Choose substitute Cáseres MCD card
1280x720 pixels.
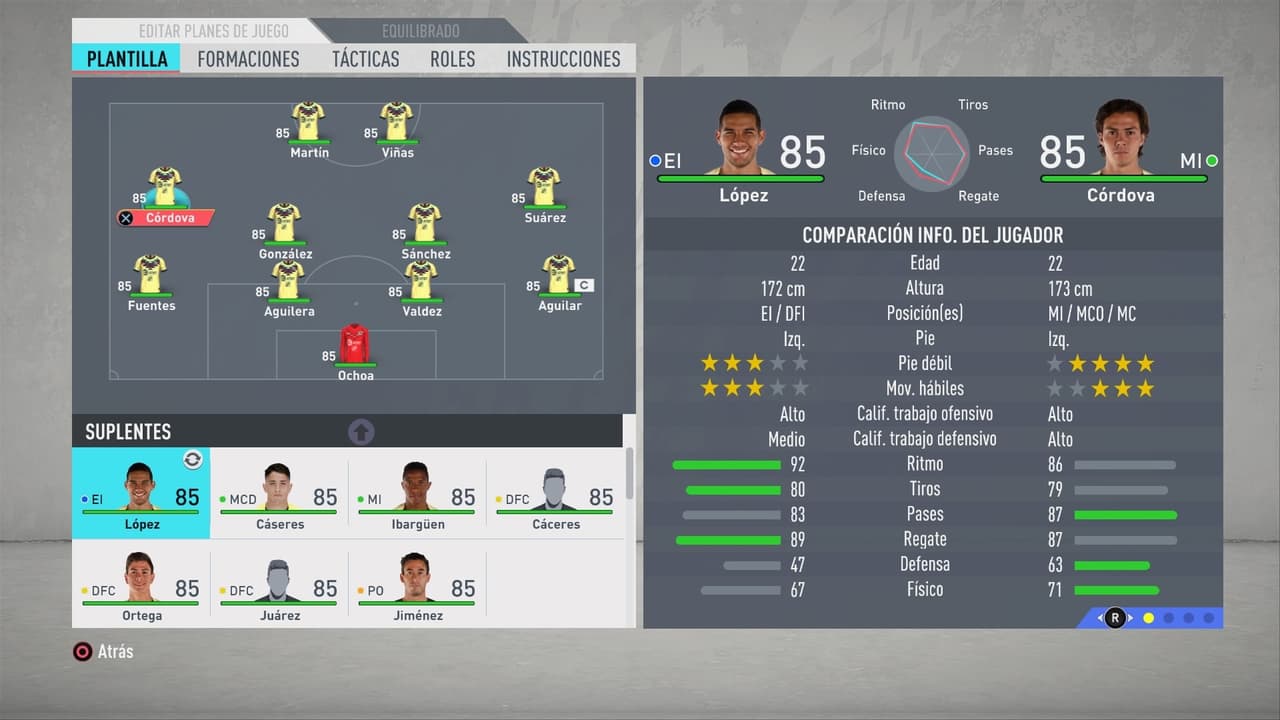tap(279, 494)
